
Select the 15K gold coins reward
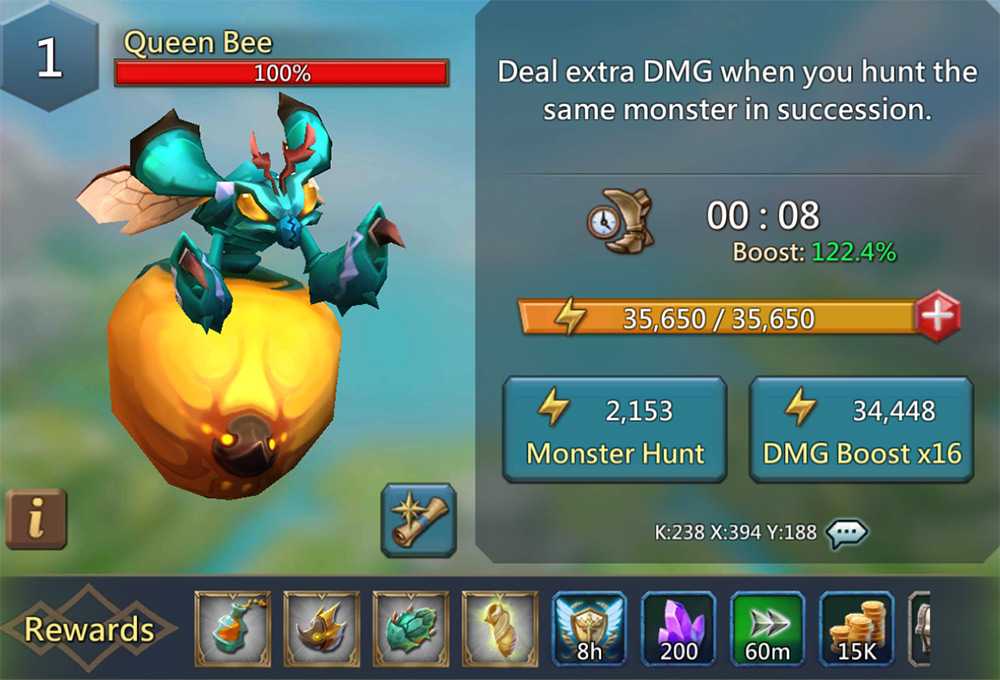click(857, 629)
